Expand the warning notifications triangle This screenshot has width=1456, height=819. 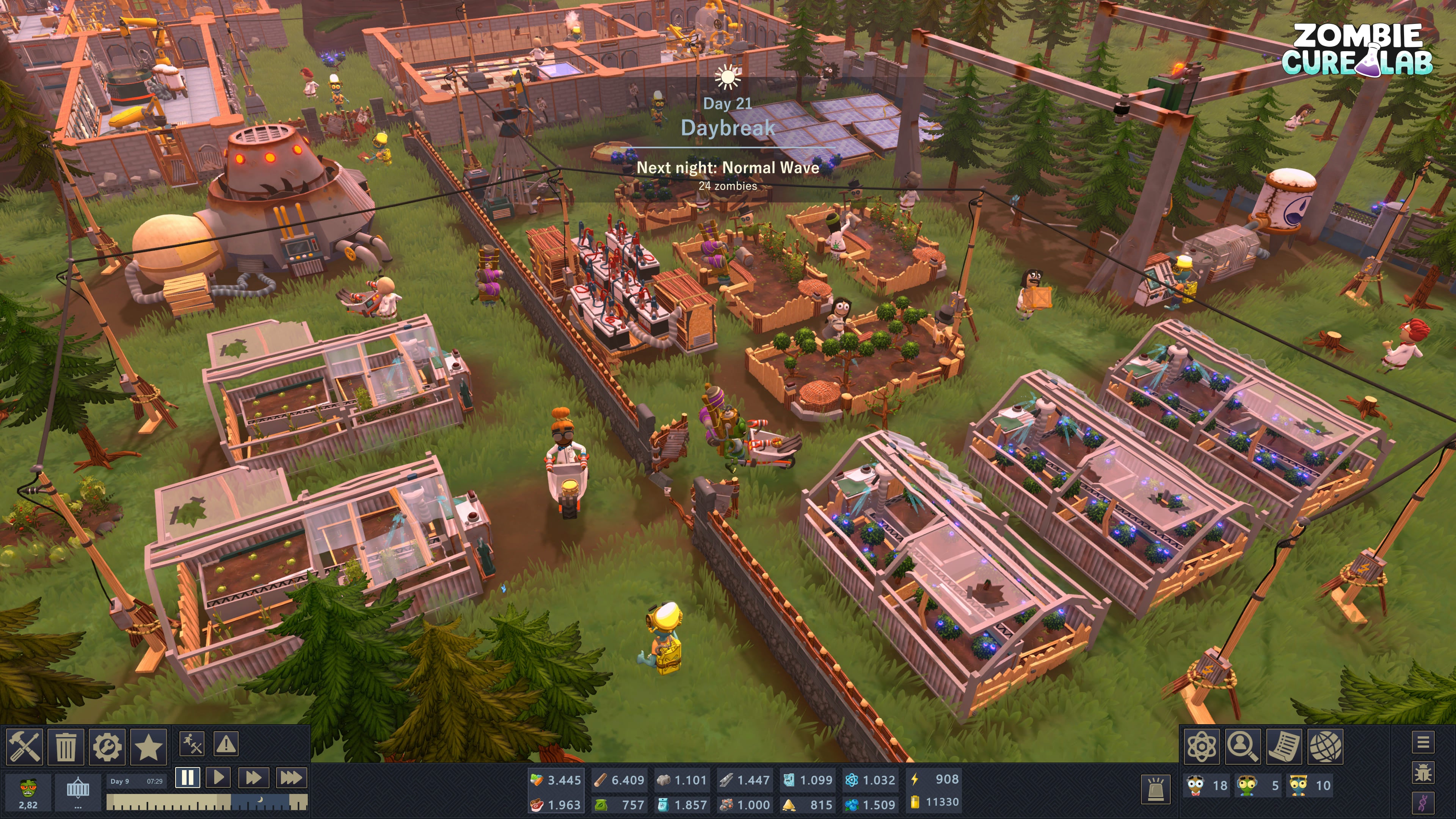point(226,744)
